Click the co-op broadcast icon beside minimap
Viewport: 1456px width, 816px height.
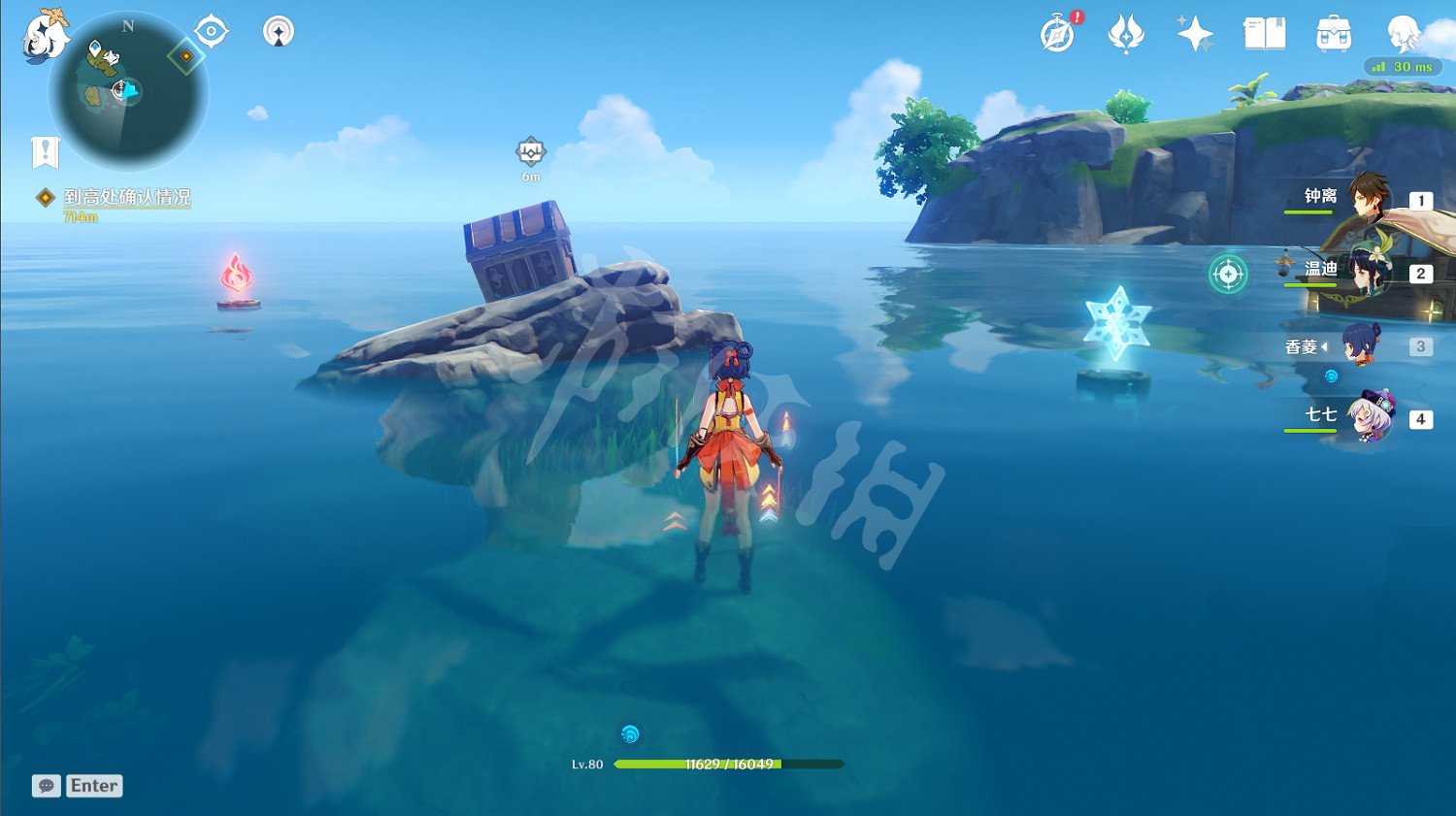(278, 30)
